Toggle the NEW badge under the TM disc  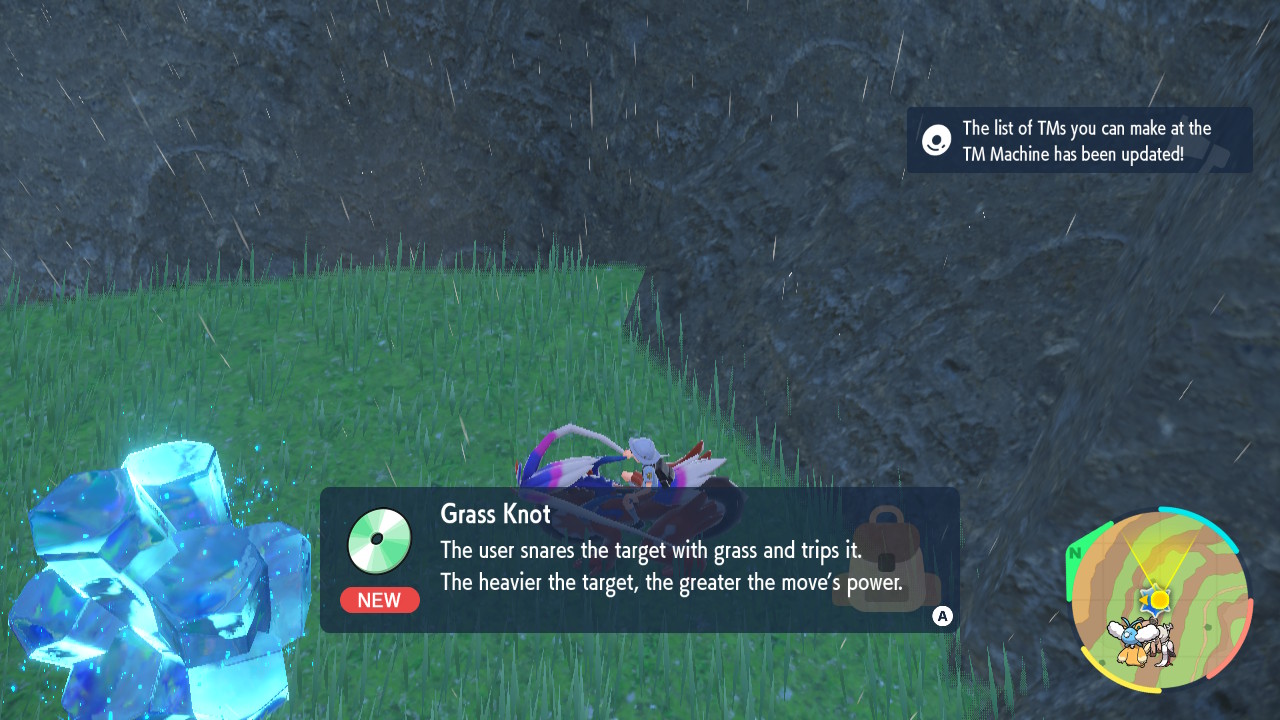pos(380,600)
